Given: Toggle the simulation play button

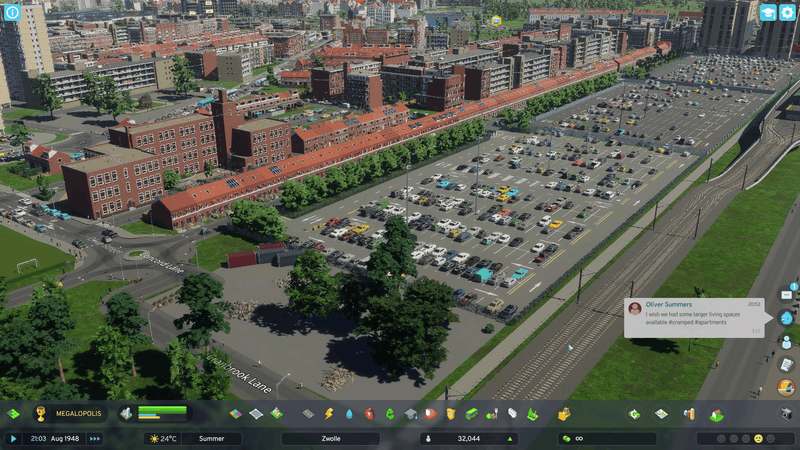Looking at the screenshot, I should (x=13, y=438).
